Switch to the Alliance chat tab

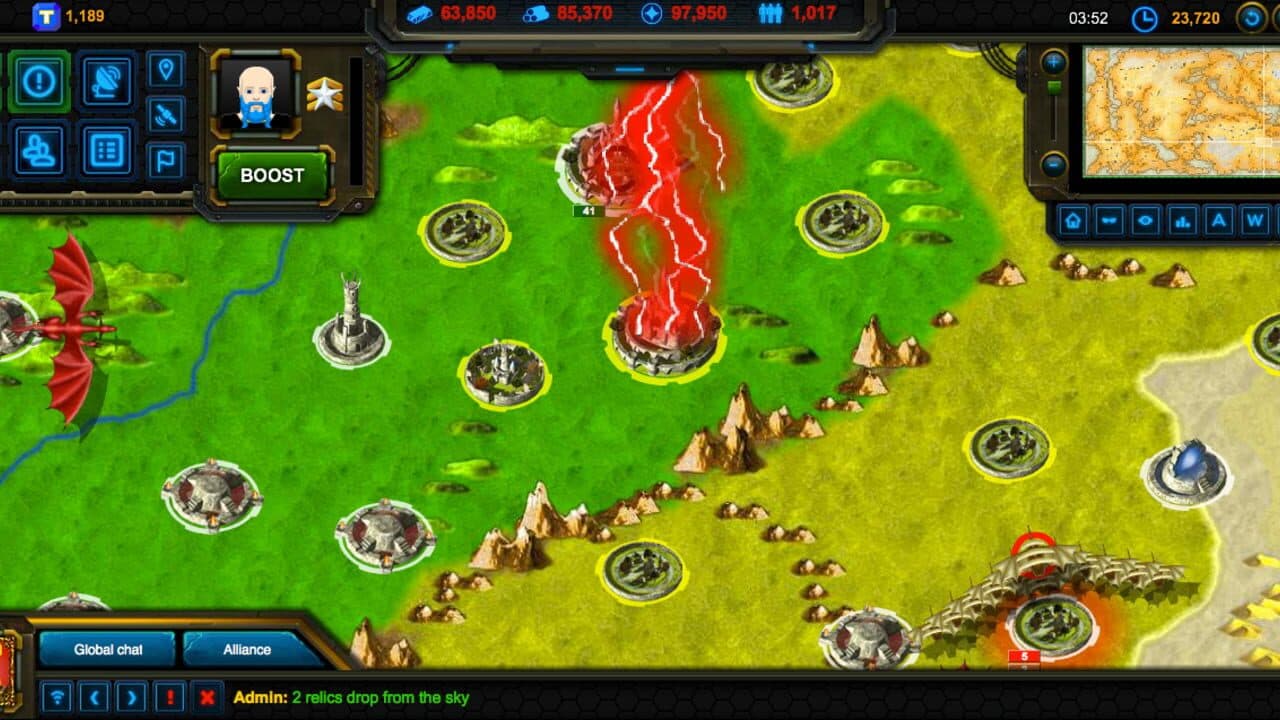tap(247, 649)
